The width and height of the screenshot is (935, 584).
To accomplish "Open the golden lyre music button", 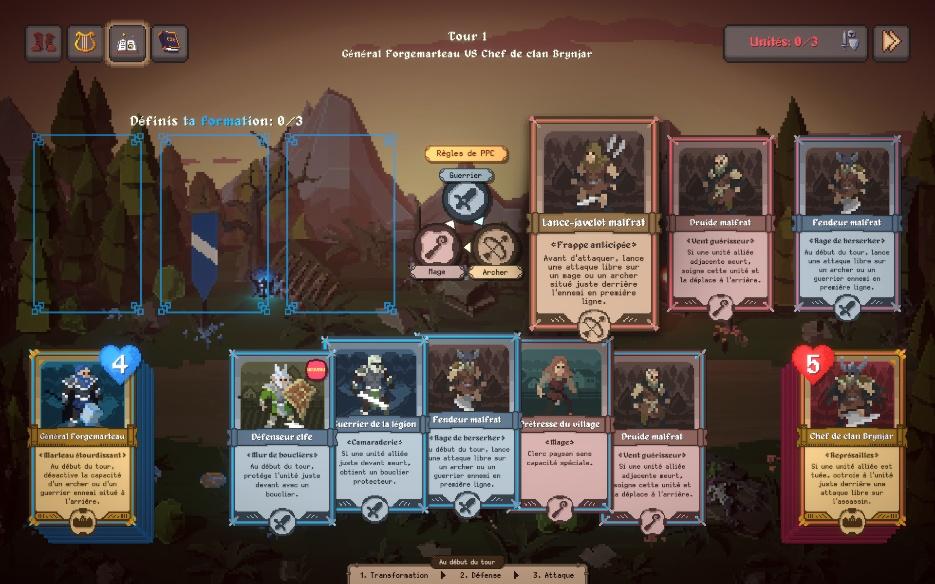I will pos(85,43).
